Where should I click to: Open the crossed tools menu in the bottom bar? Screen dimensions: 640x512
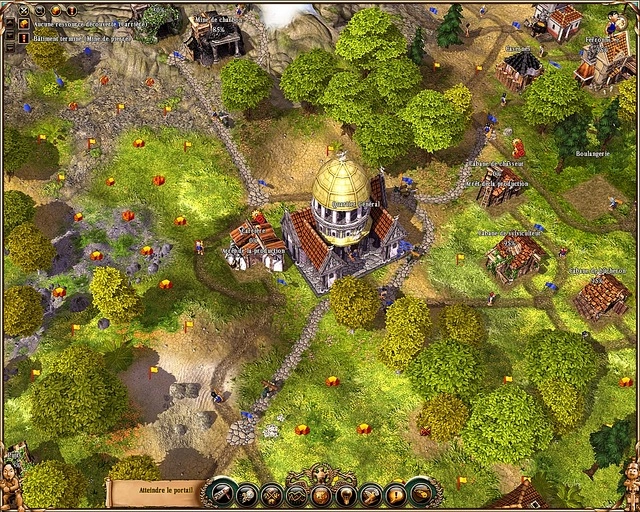pos(271,494)
